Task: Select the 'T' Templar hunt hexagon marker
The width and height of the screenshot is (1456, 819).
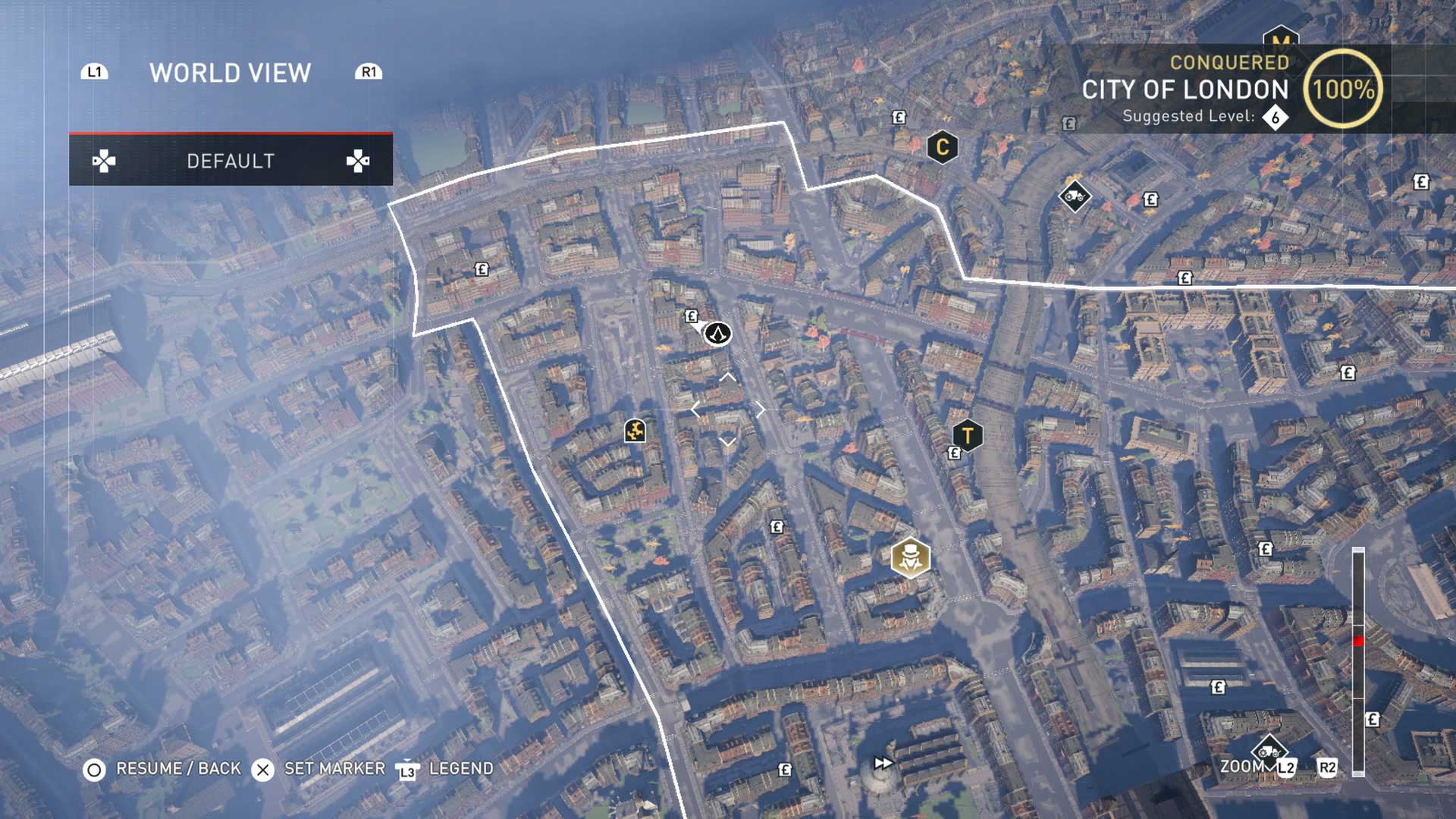Action: click(x=967, y=436)
